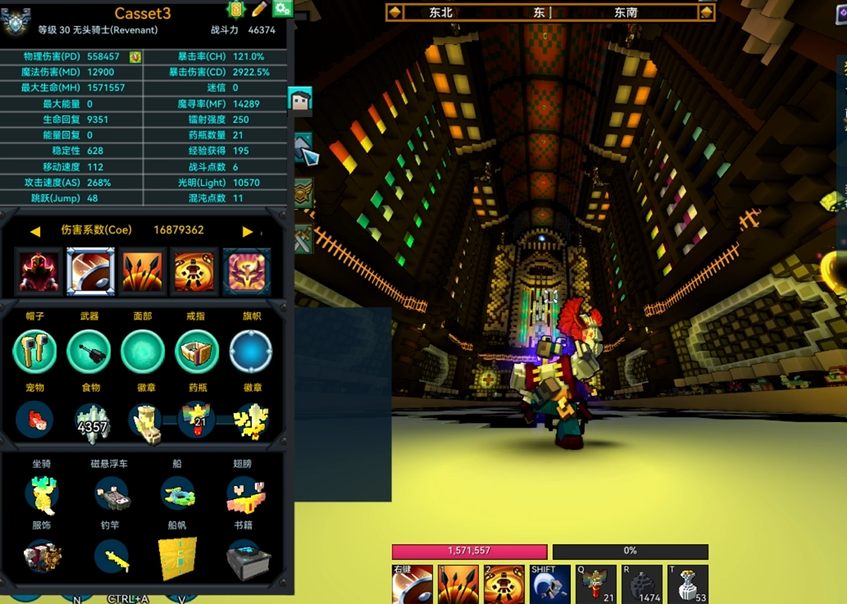Screen dimensions: 847x604
Task: Show previous stat with the left yellow arrow
Action: click(35, 231)
